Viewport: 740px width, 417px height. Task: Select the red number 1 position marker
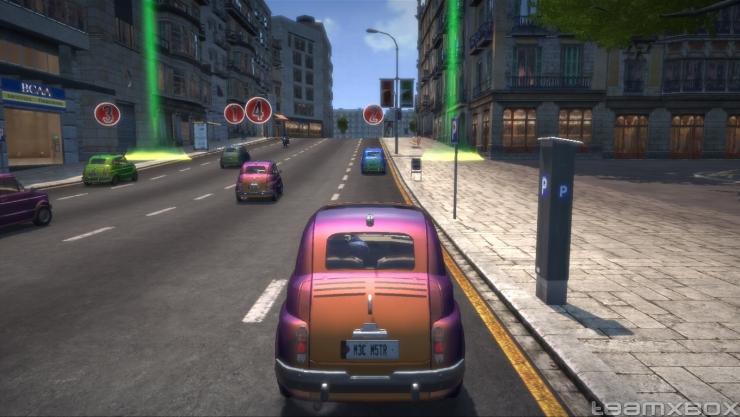pos(234,113)
